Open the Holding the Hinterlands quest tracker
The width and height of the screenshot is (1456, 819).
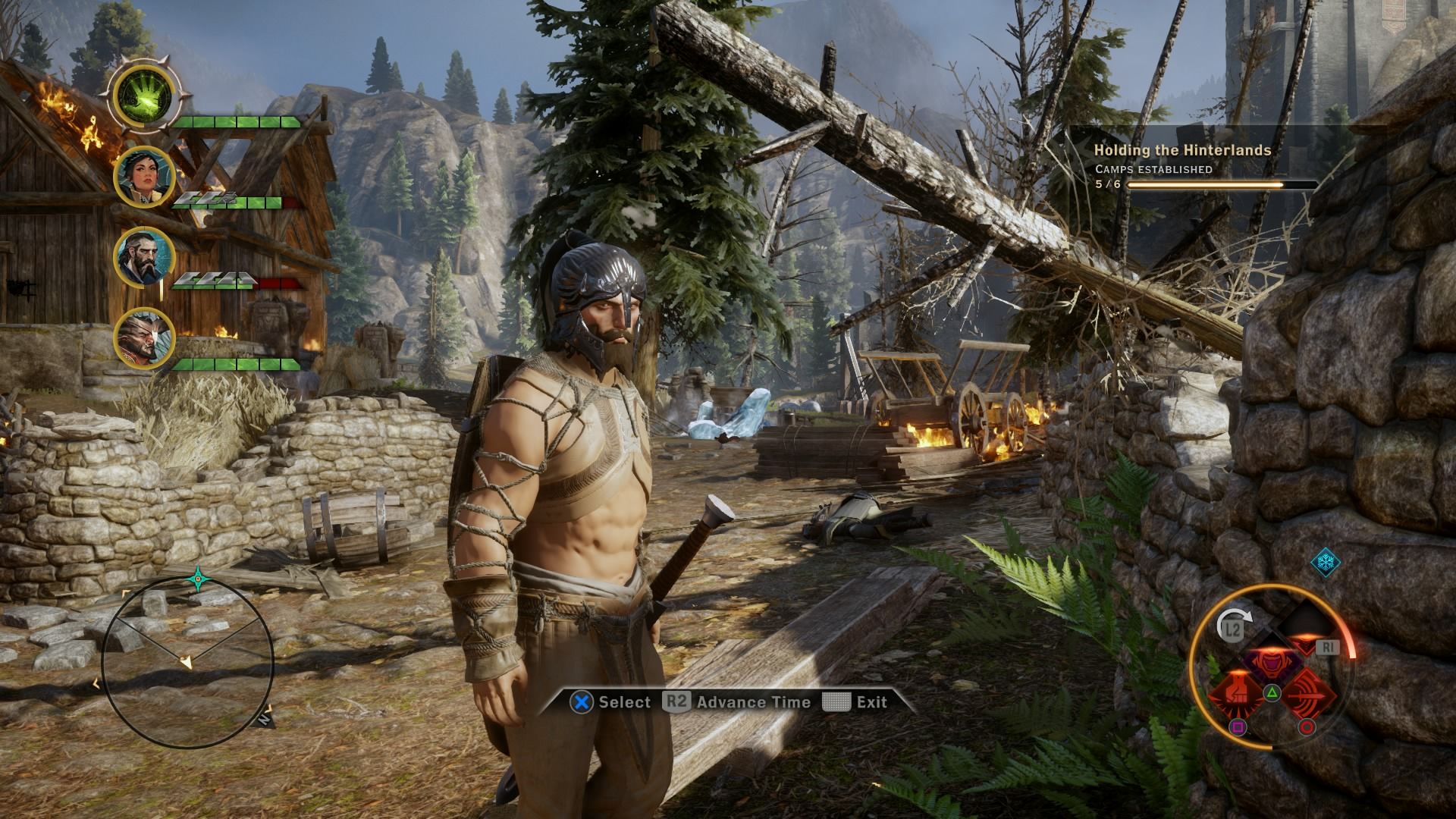(x=1182, y=150)
